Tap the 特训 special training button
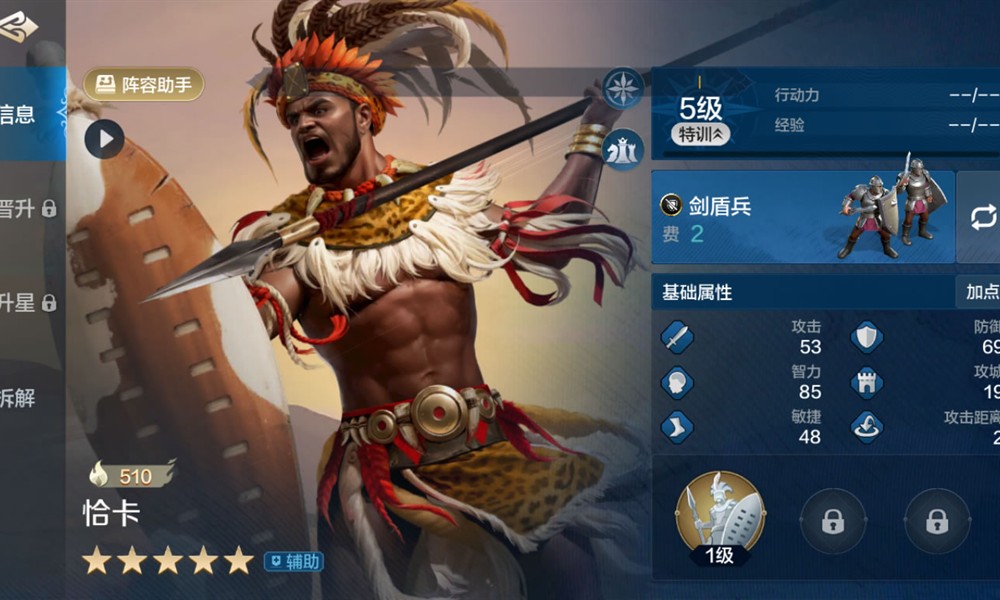 (x=700, y=134)
